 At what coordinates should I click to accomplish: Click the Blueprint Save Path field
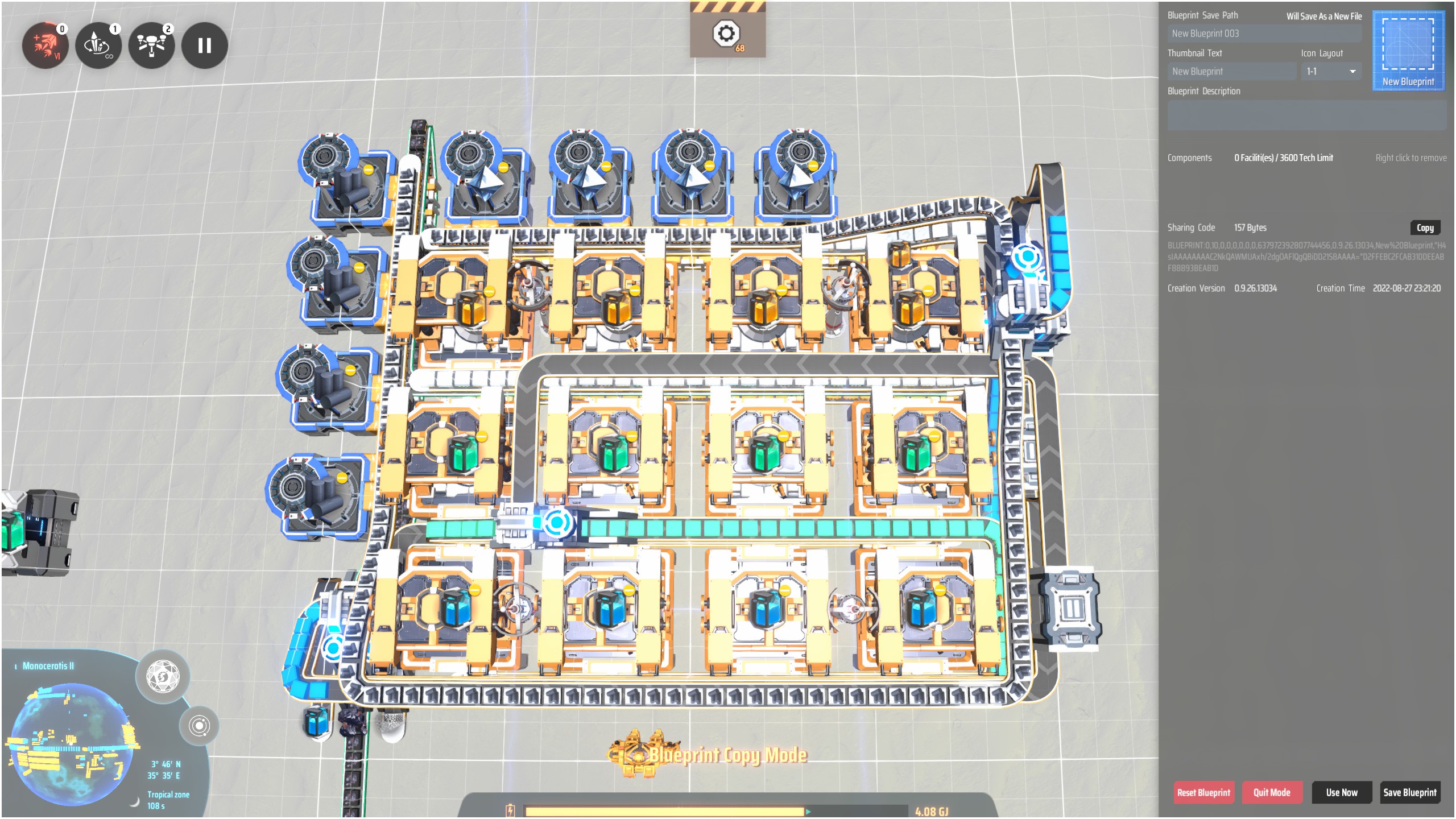tap(1264, 34)
